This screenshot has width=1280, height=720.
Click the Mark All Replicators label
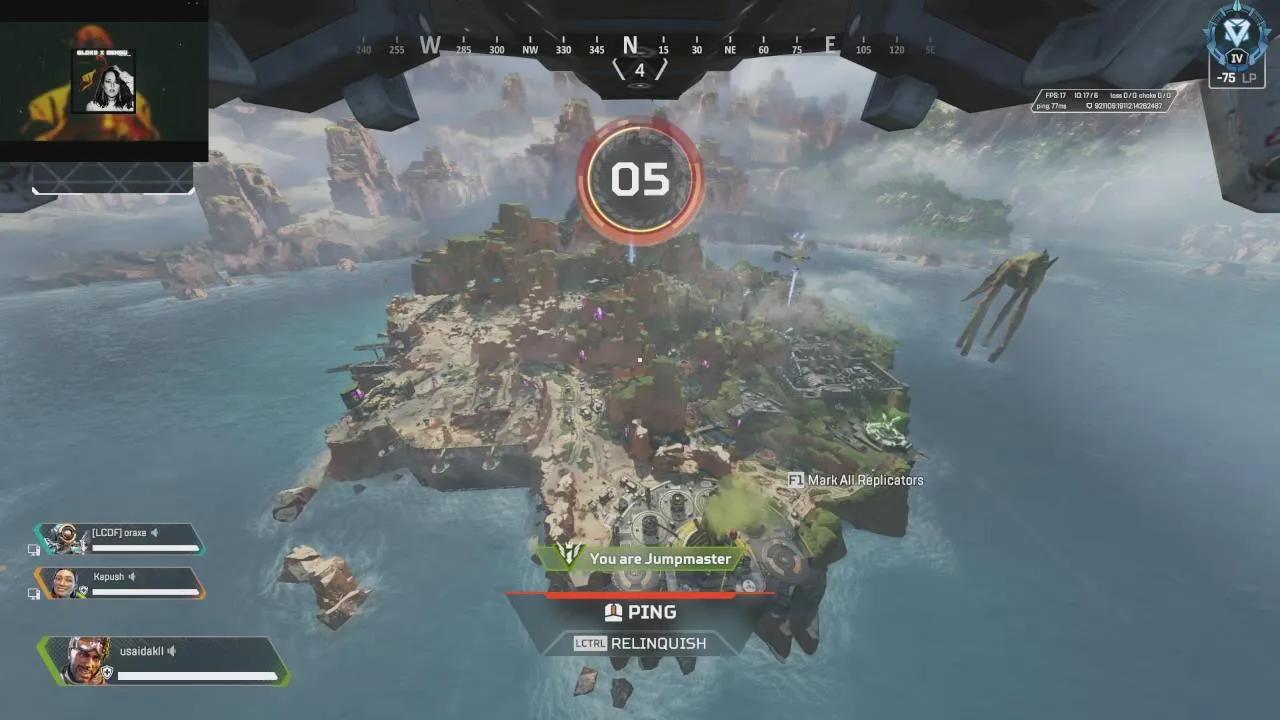tap(864, 480)
